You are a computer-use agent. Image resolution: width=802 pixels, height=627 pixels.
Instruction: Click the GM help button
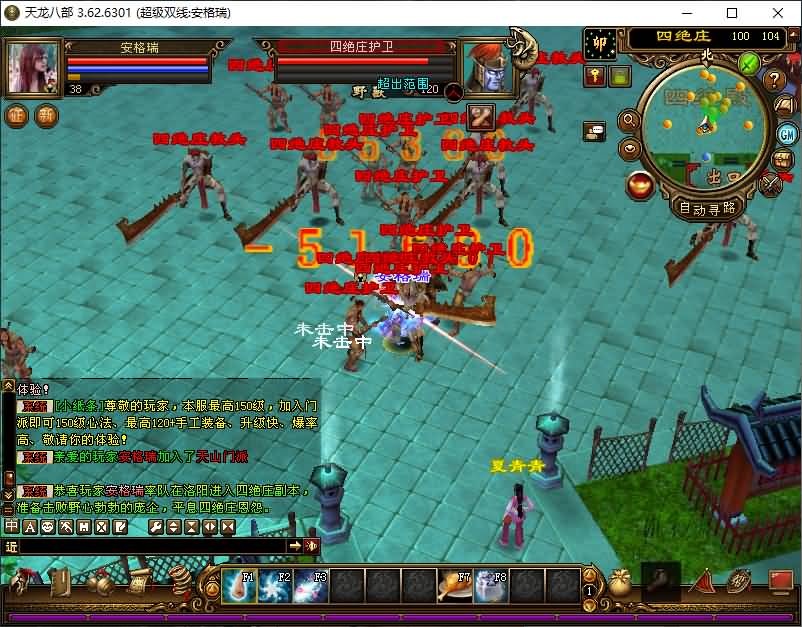click(x=787, y=134)
